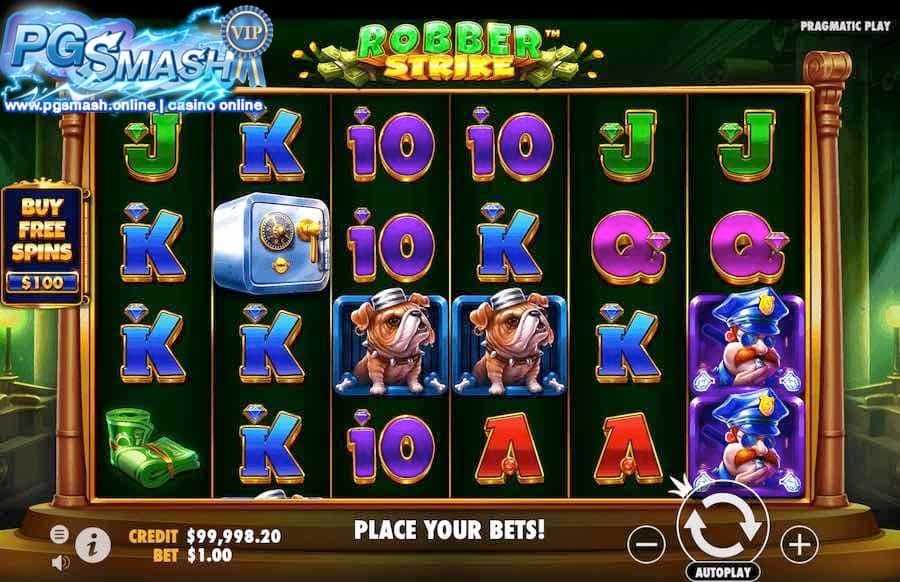The width and height of the screenshot is (900, 582).
Task: Open the hamburger settings menu
Action: point(59,532)
